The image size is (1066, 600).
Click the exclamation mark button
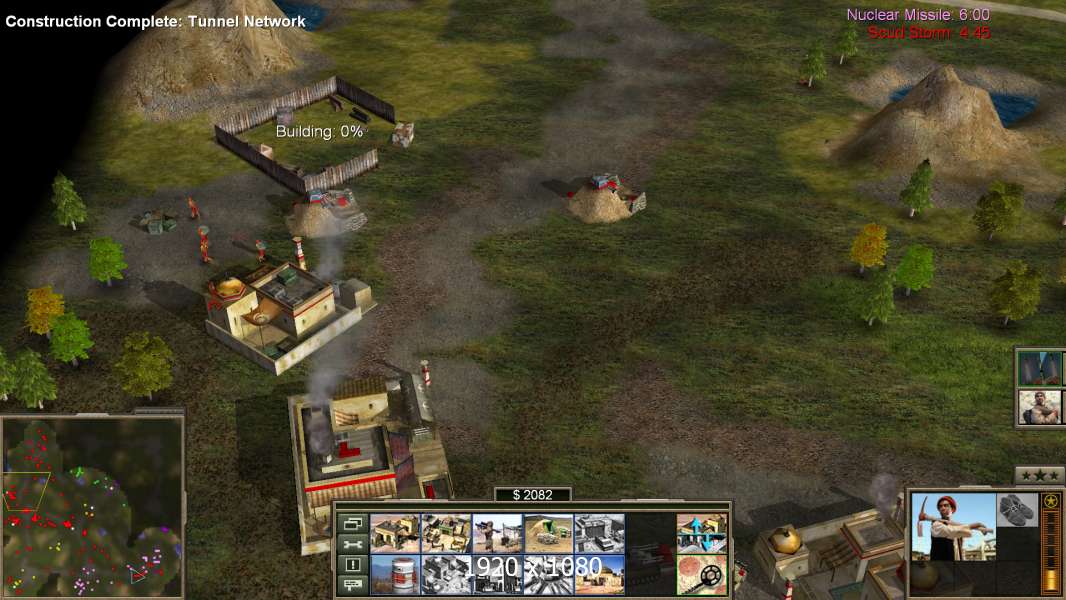(x=352, y=565)
